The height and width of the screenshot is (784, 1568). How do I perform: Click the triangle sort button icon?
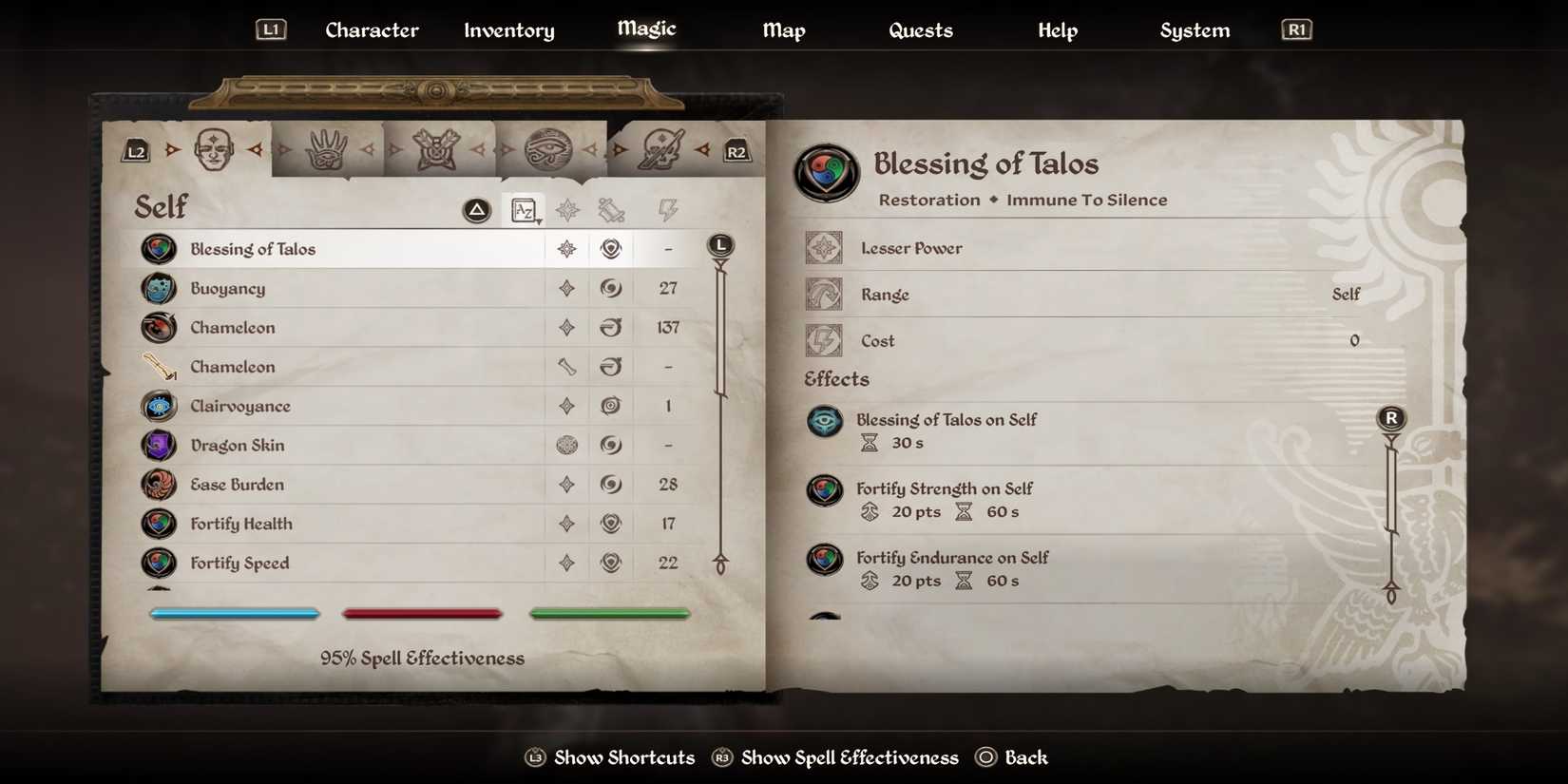(x=475, y=209)
